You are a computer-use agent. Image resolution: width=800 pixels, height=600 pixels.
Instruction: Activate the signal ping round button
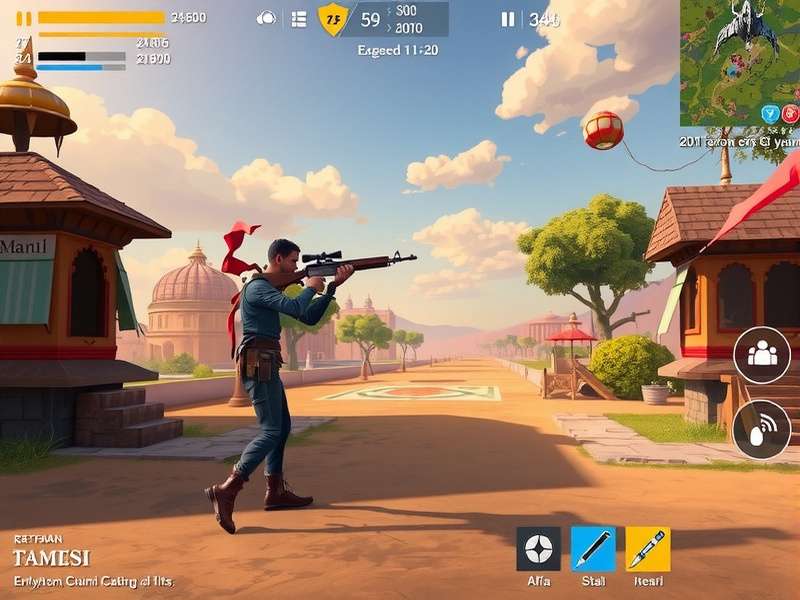tap(762, 429)
